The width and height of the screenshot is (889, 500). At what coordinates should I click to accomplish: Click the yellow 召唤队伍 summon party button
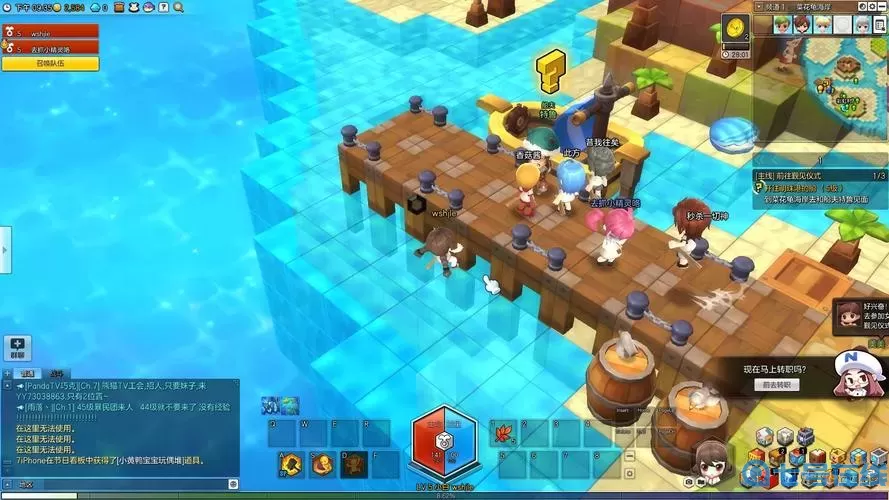tap(50, 64)
